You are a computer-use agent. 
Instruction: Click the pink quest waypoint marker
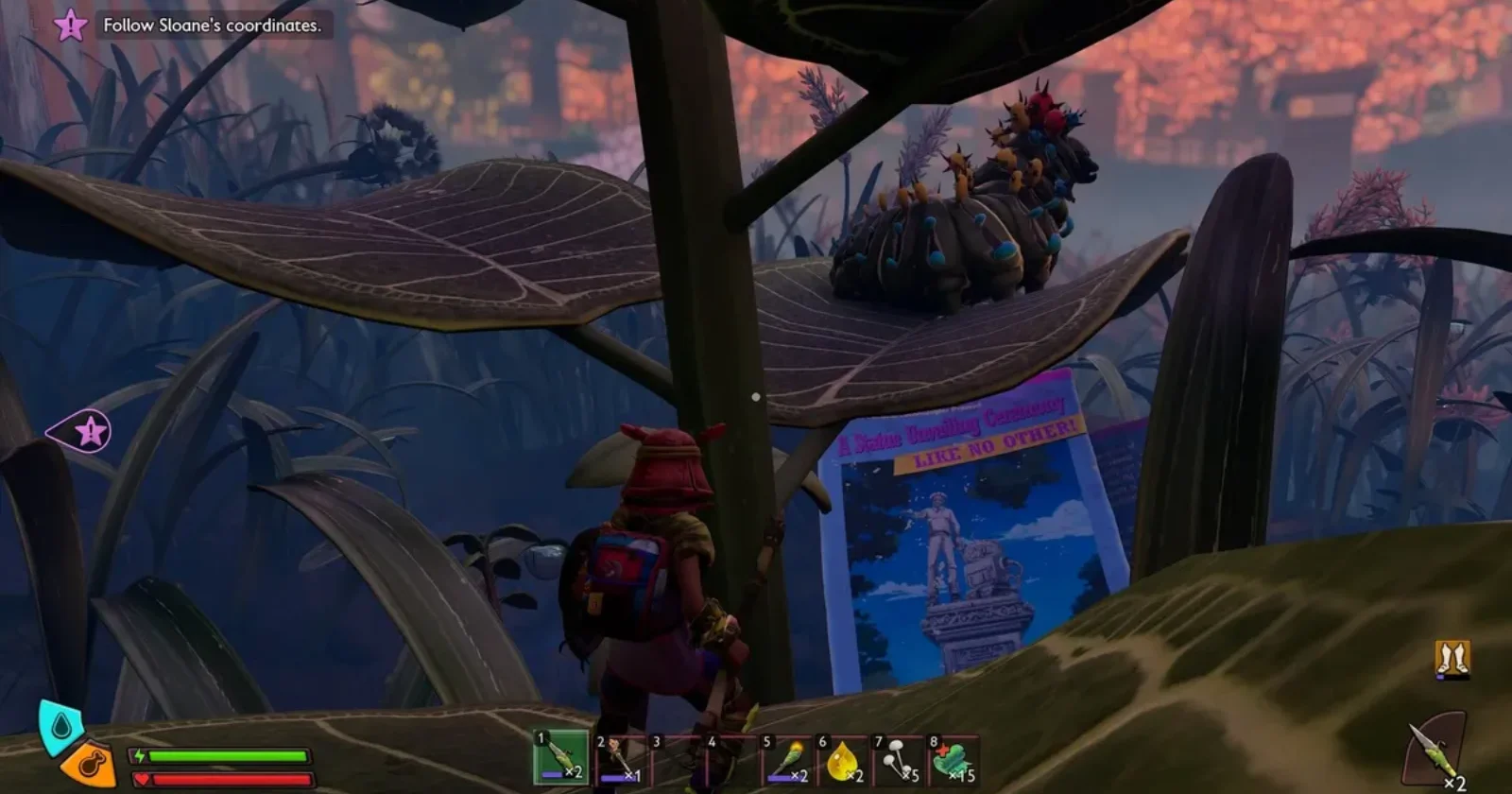pos(85,433)
